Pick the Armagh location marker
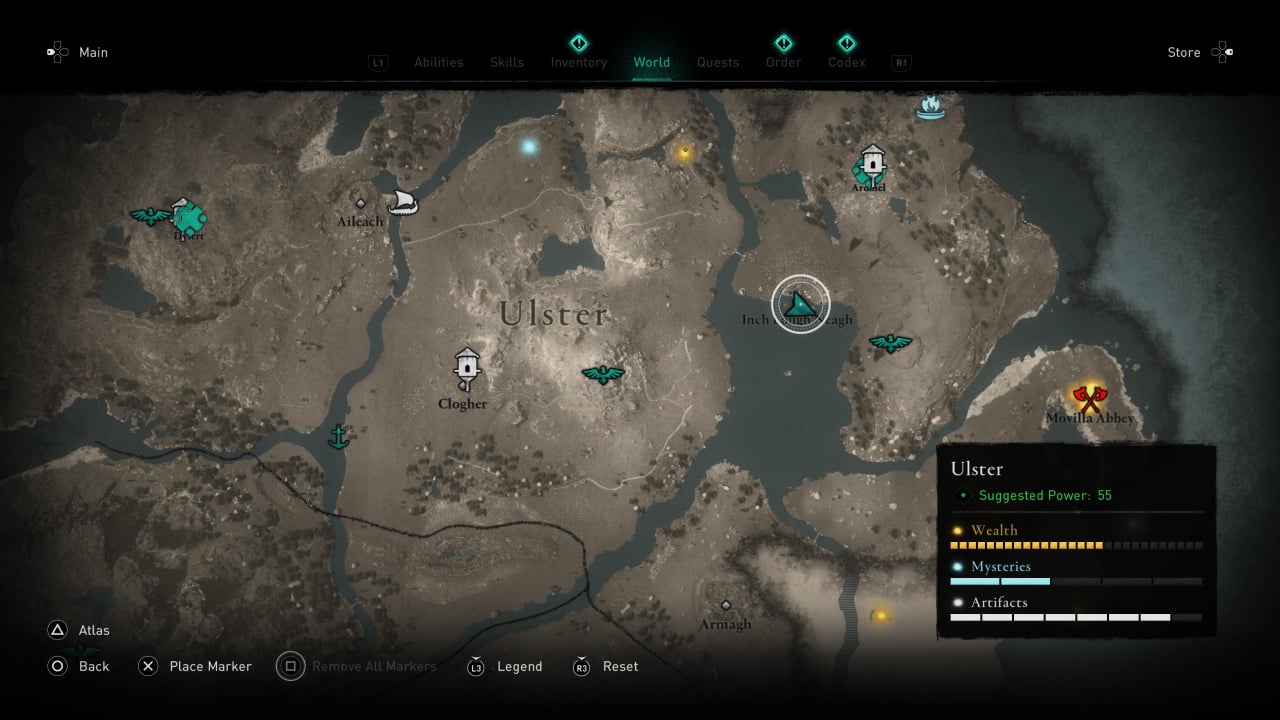 (x=726, y=606)
